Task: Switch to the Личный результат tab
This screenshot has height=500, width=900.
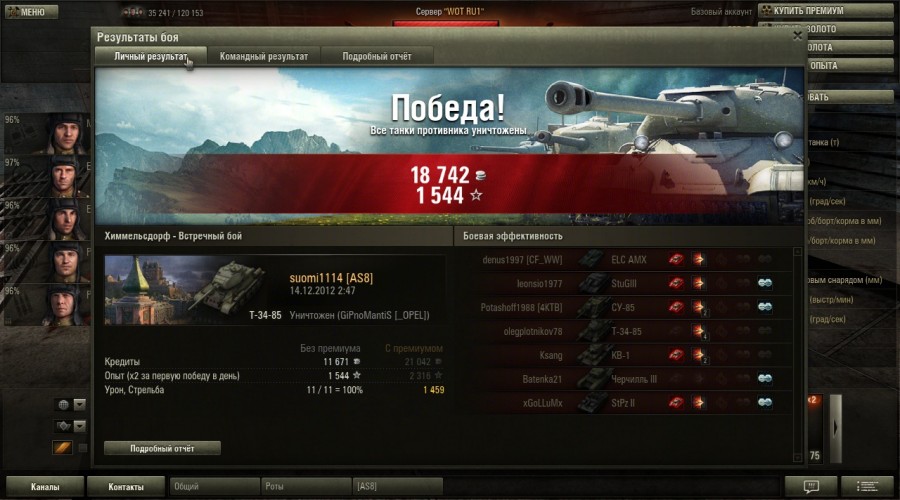Action: 150,57
